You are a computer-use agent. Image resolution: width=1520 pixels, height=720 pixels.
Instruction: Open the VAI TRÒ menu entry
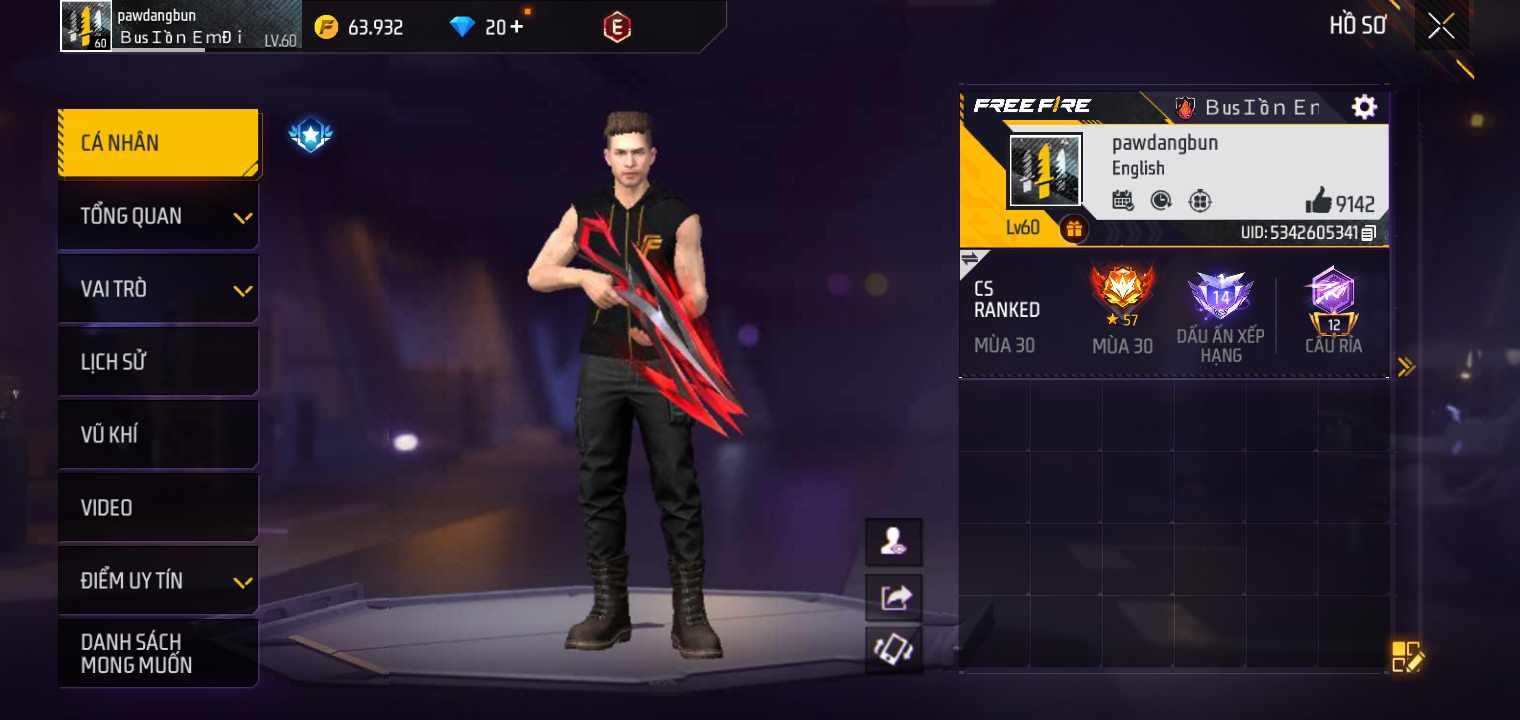click(x=158, y=289)
